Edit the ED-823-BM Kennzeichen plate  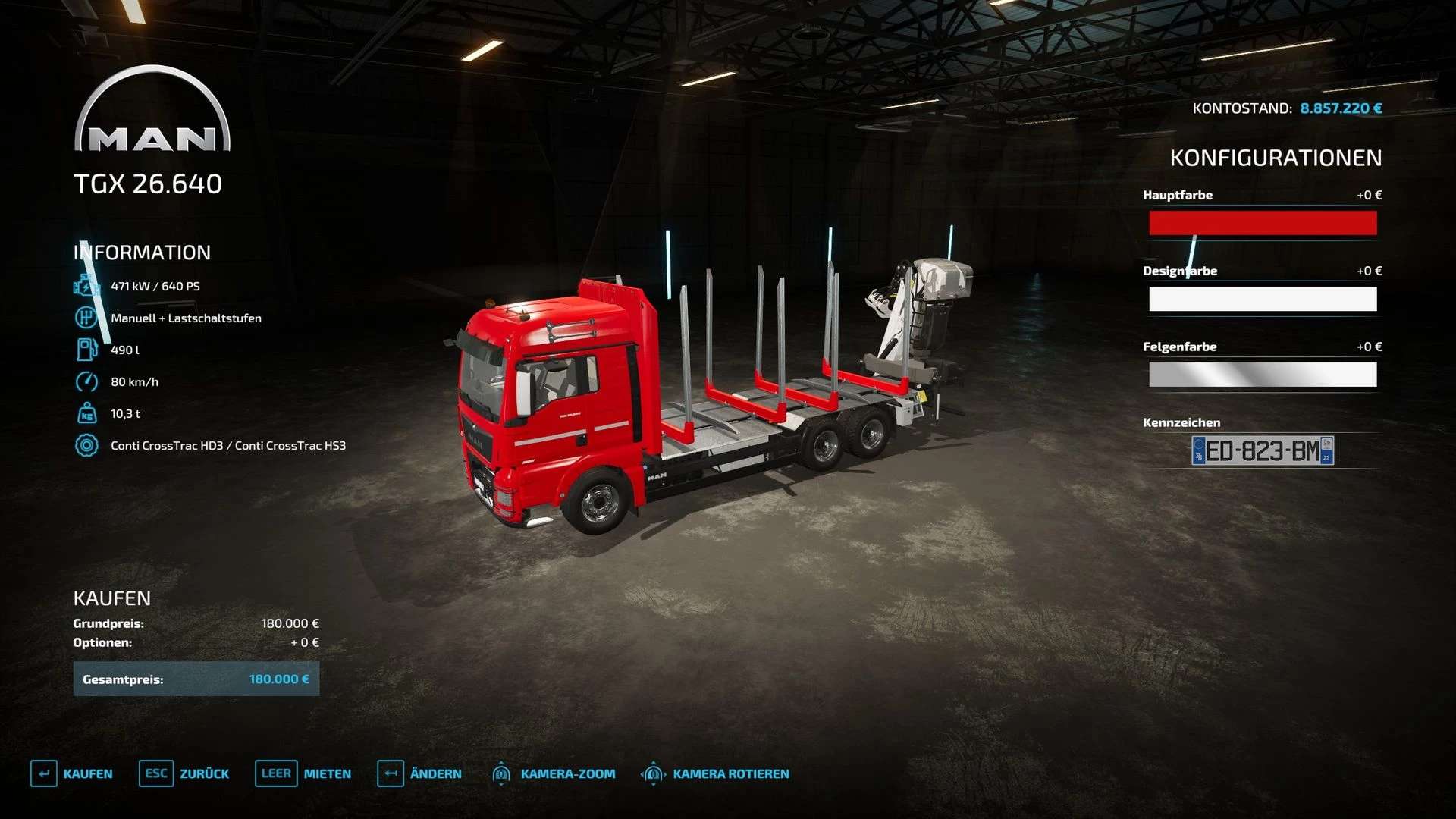(1263, 450)
